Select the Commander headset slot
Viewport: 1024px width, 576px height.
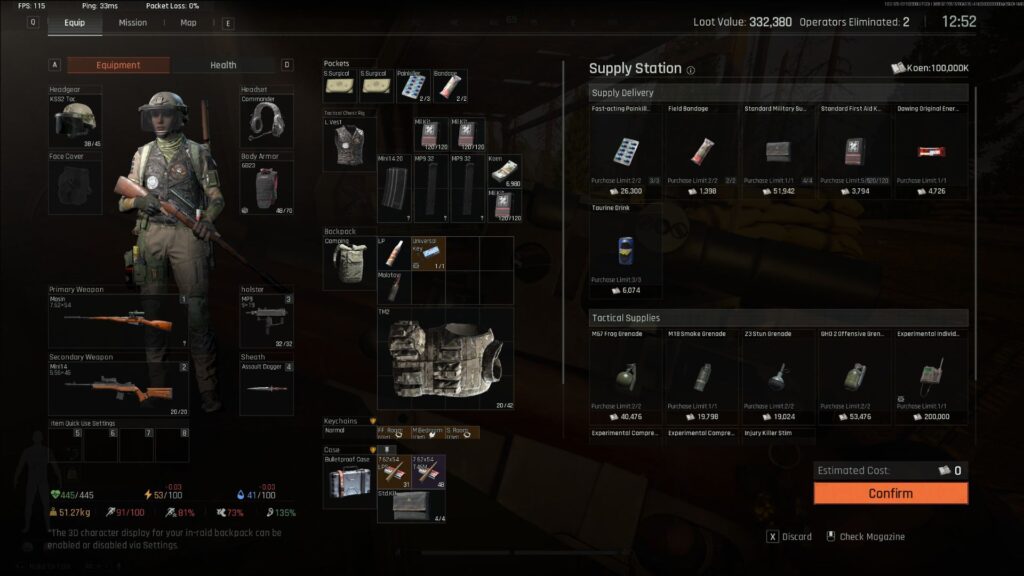[267, 121]
